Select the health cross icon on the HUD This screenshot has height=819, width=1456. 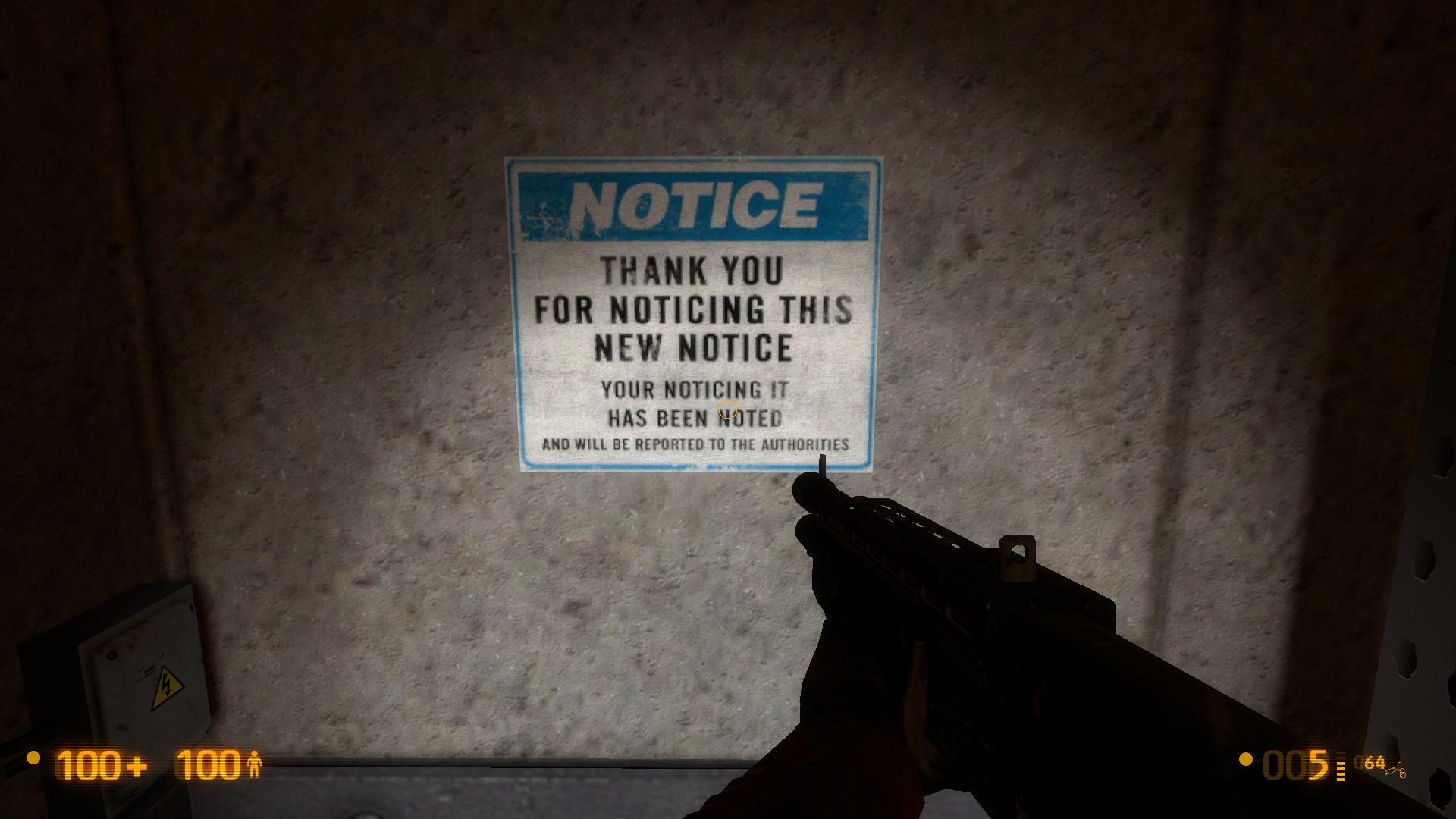[136, 766]
